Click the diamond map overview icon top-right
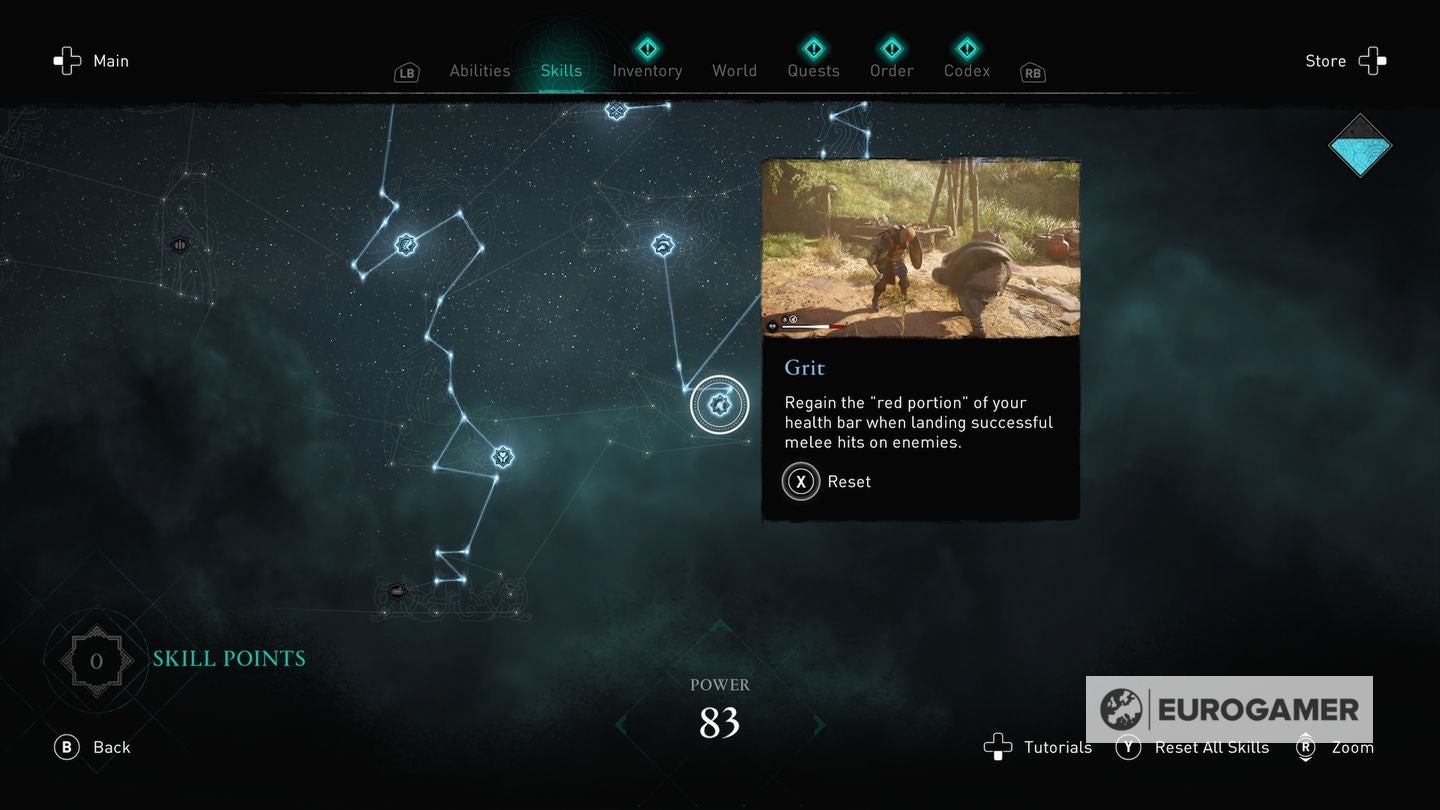The width and height of the screenshot is (1440, 810). (x=1360, y=145)
